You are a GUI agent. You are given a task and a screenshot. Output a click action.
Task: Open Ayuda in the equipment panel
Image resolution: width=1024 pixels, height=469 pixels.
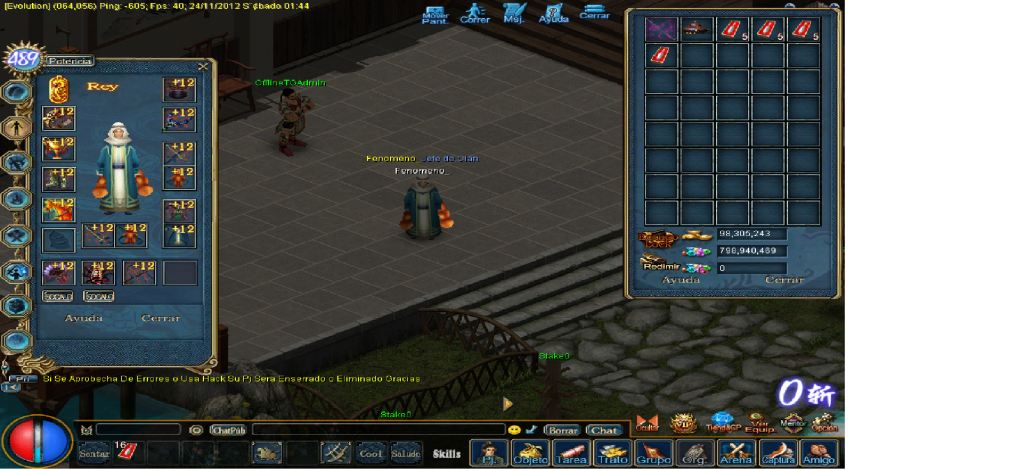coord(84,318)
